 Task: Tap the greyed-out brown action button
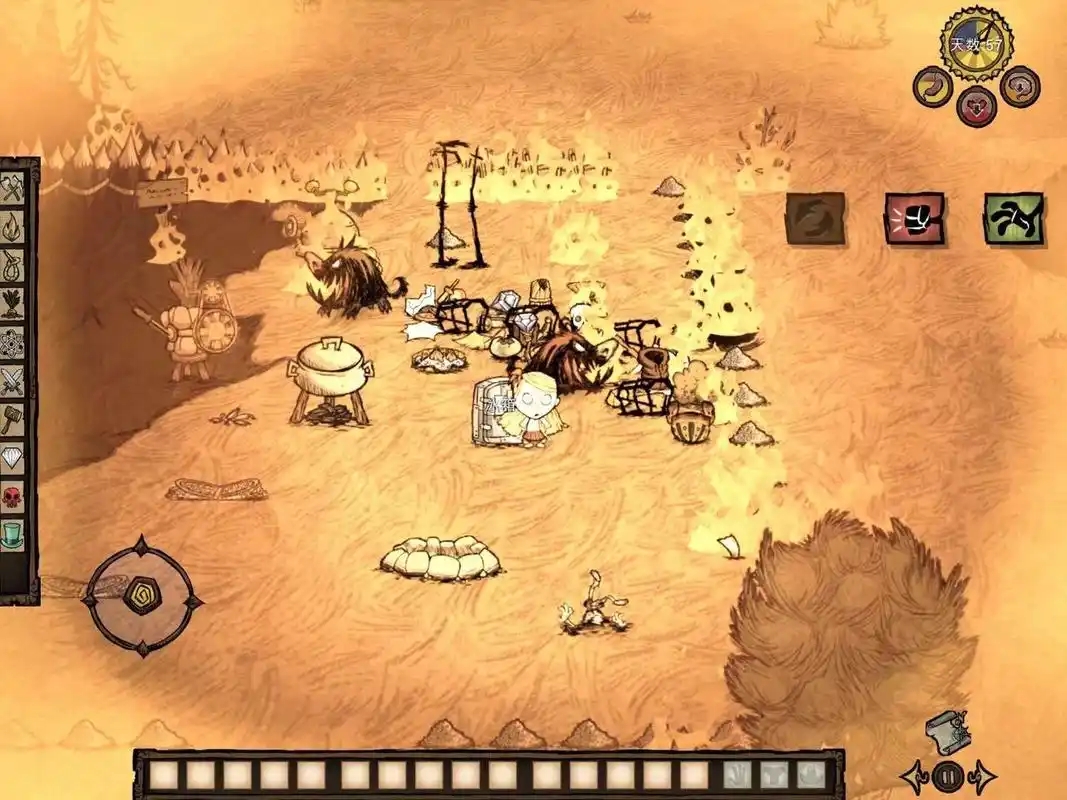click(815, 218)
